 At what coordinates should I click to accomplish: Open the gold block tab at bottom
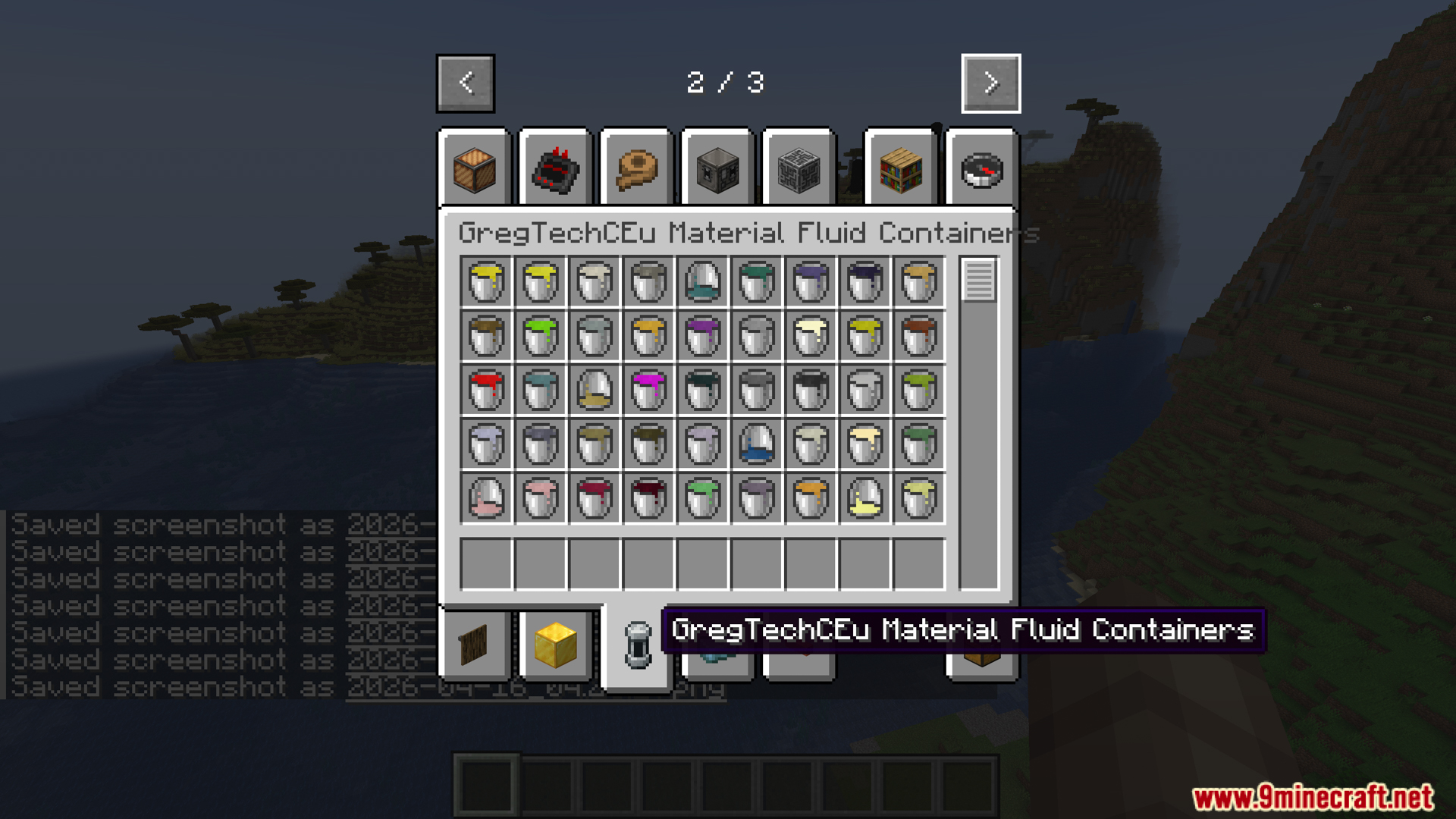point(555,643)
